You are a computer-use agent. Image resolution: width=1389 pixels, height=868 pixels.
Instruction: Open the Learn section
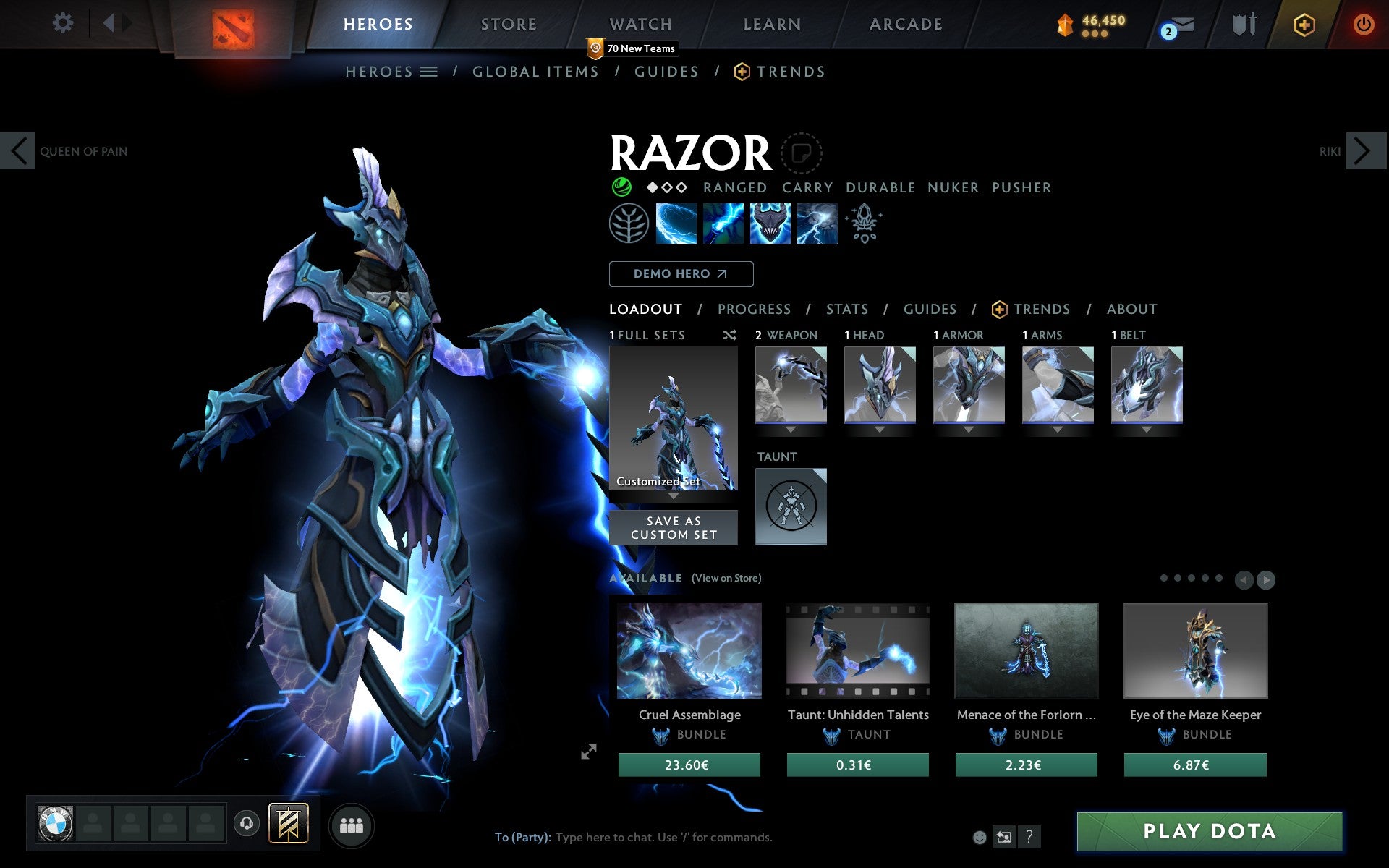click(x=772, y=25)
